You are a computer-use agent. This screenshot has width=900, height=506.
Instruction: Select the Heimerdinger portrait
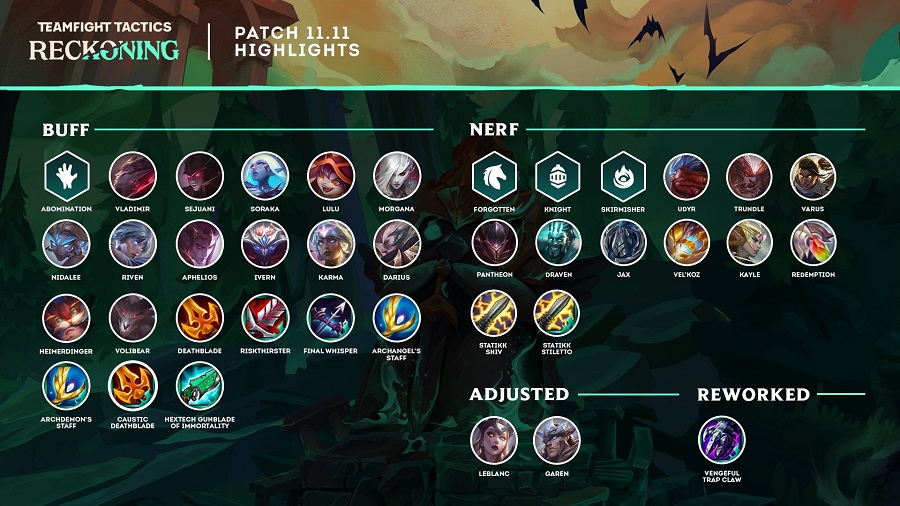(67, 318)
